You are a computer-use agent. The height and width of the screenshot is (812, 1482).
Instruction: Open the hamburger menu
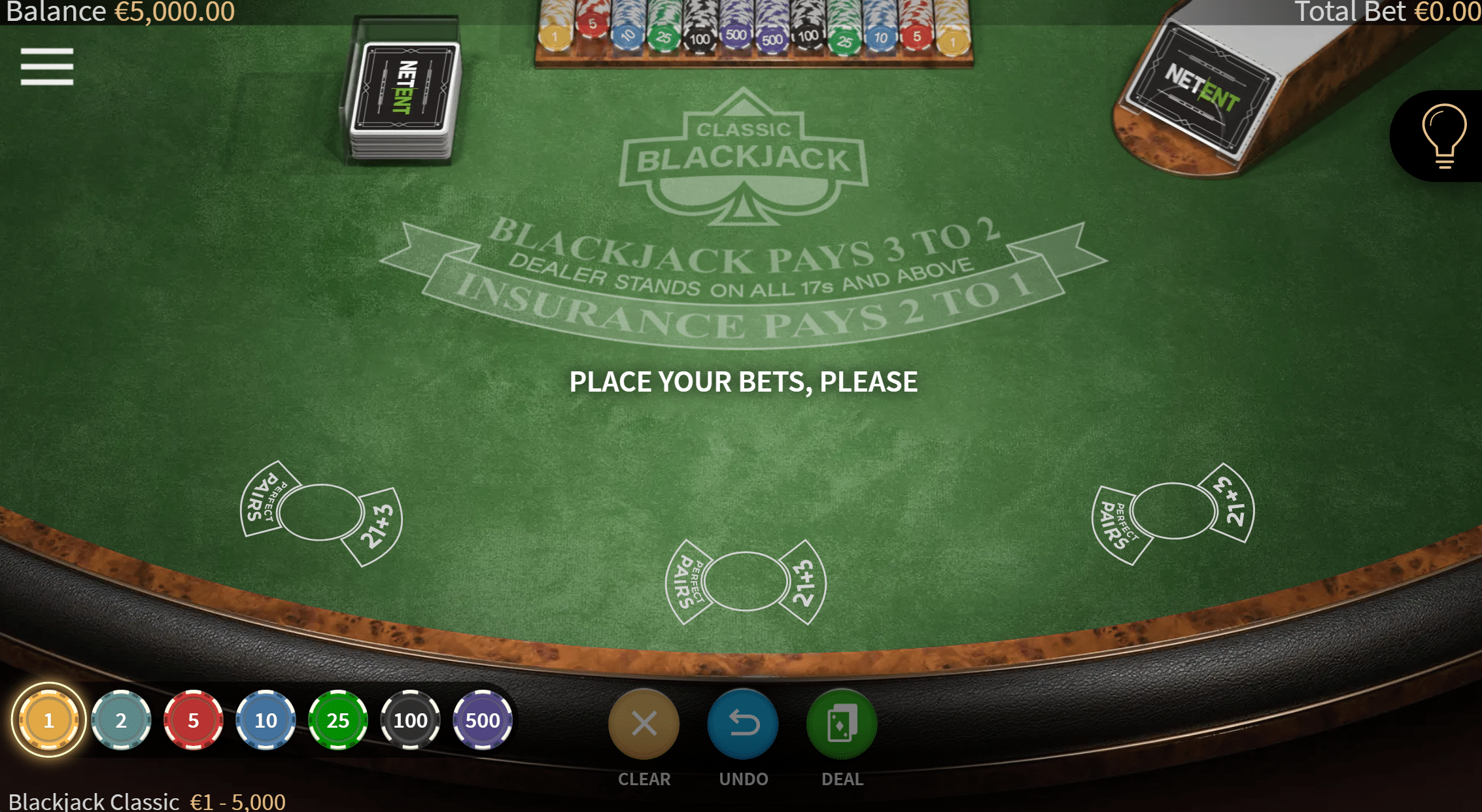click(46, 67)
